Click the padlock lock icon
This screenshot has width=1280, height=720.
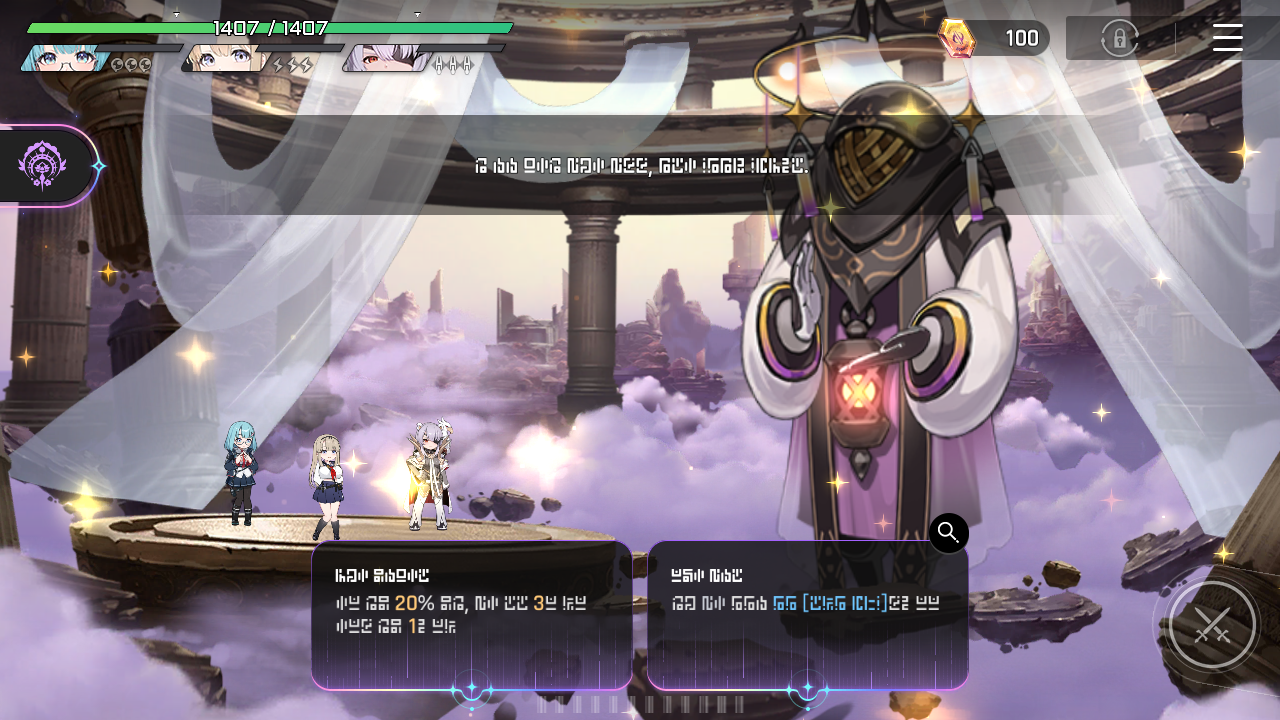(x=1119, y=39)
